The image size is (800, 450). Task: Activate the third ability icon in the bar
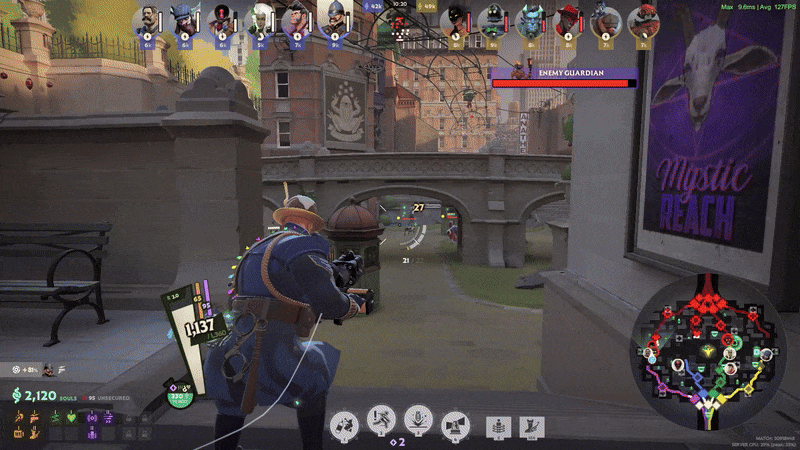[418, 426]
